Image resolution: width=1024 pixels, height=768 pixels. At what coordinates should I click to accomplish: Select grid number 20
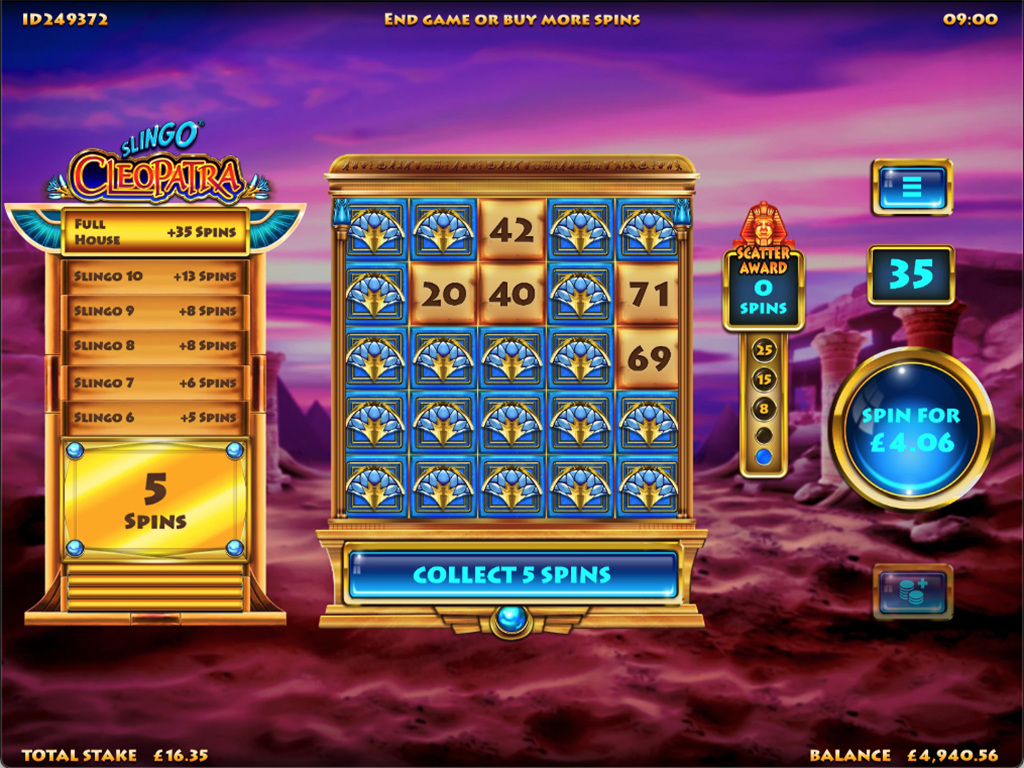click(443, 294)
